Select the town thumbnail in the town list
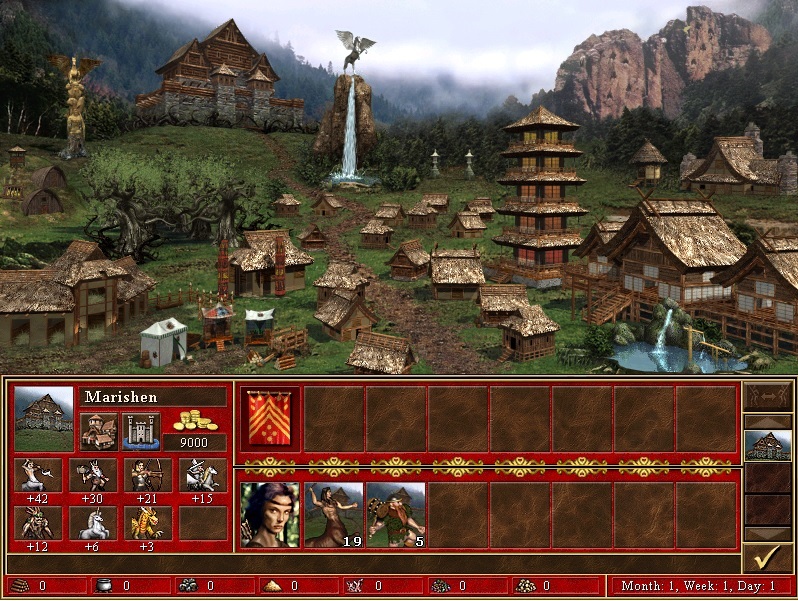Viewport: 798px width, 601px height. [x=768, y=445]
